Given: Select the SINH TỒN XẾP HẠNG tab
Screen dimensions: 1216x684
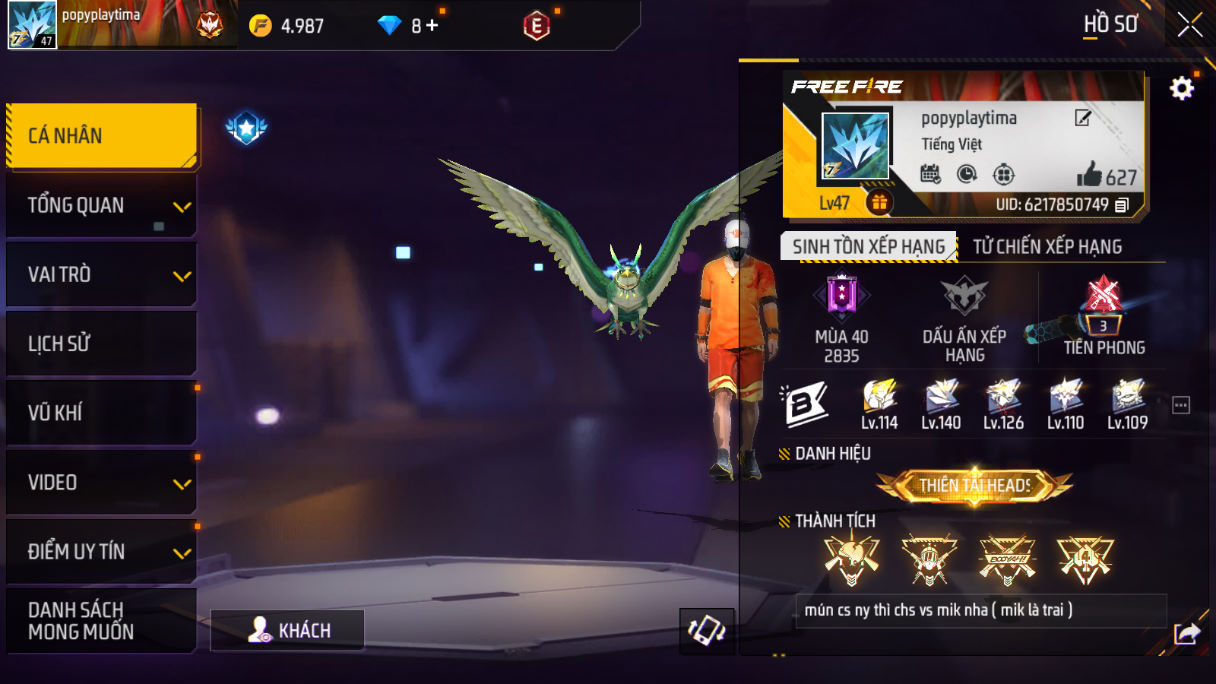Looking at the screenshot, I should [x=868, y=247].
